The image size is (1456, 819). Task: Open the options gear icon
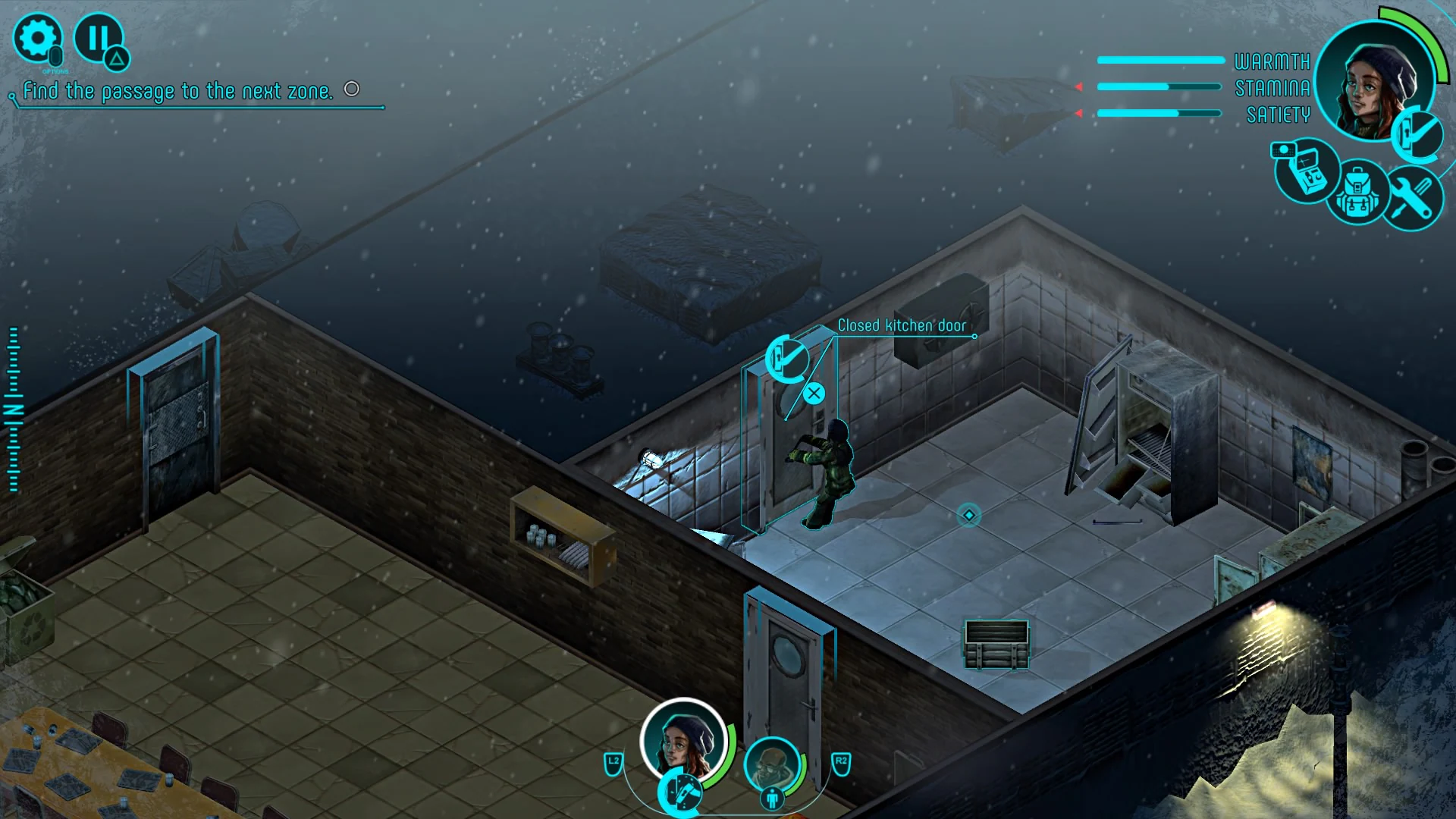click(x=39, y=38)
